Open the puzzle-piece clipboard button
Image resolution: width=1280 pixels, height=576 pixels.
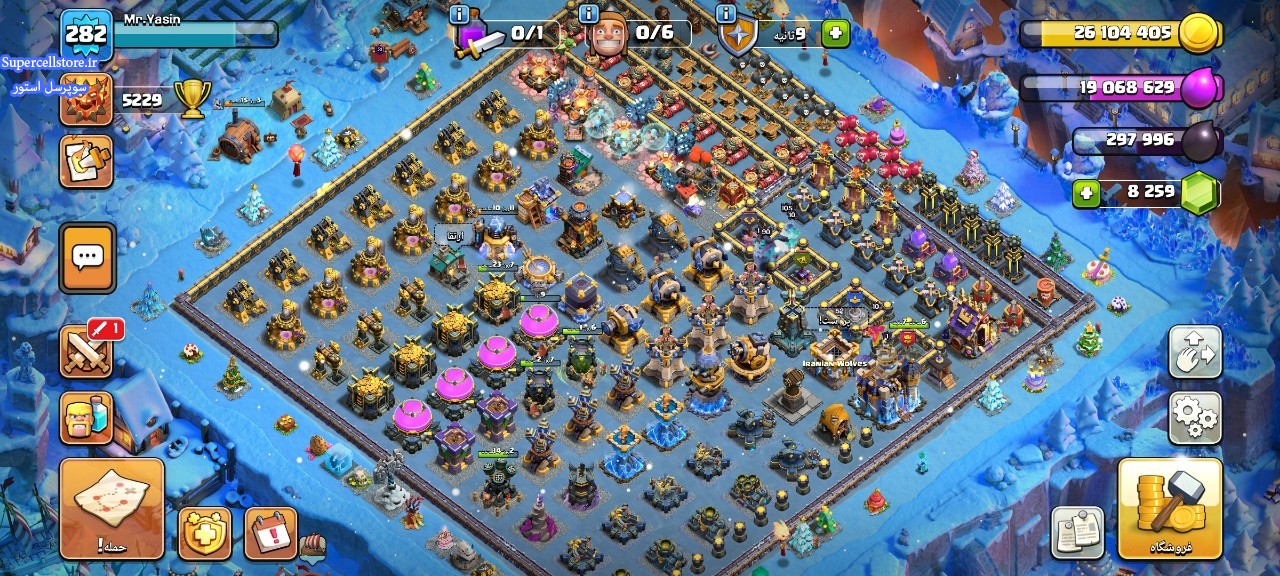[86, 162]
